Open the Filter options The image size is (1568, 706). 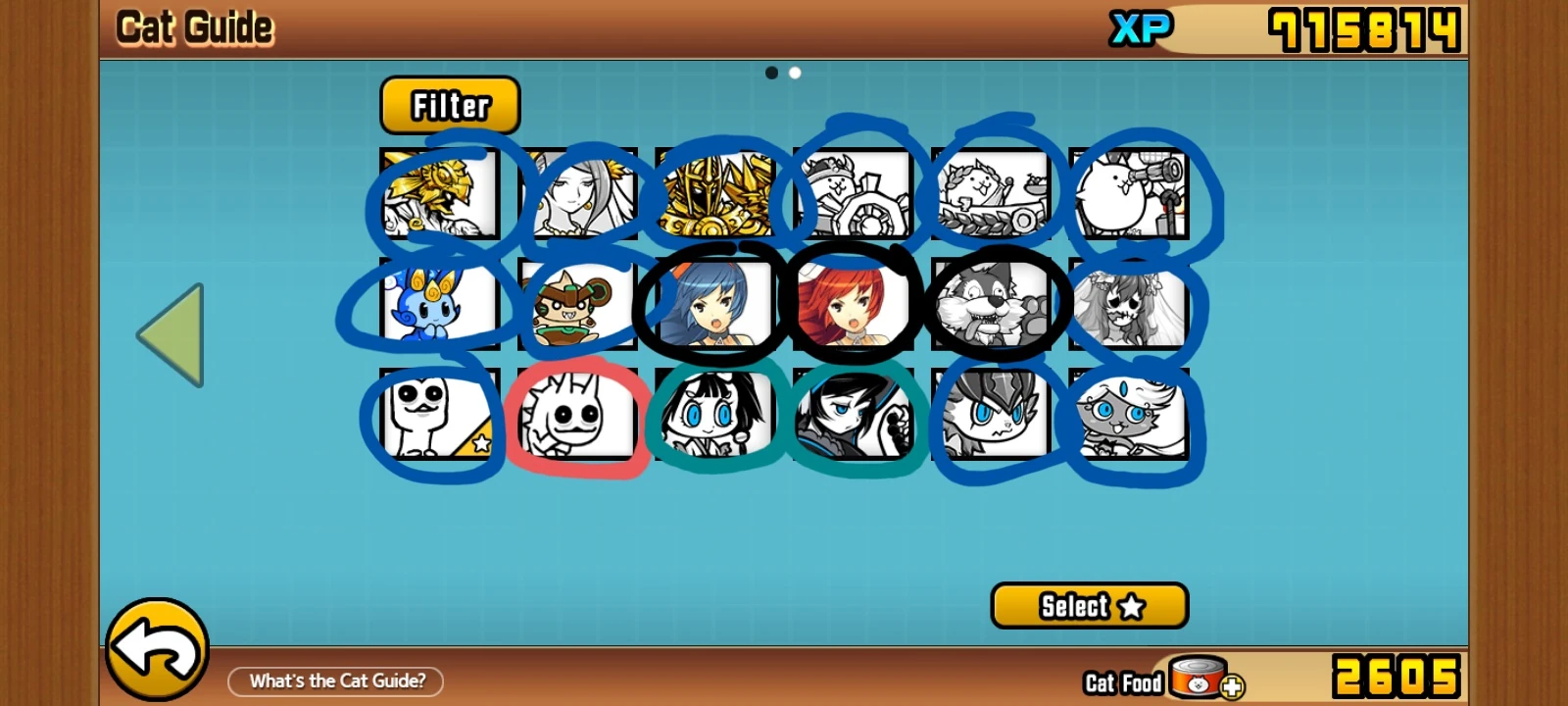[x=450, y=105]
